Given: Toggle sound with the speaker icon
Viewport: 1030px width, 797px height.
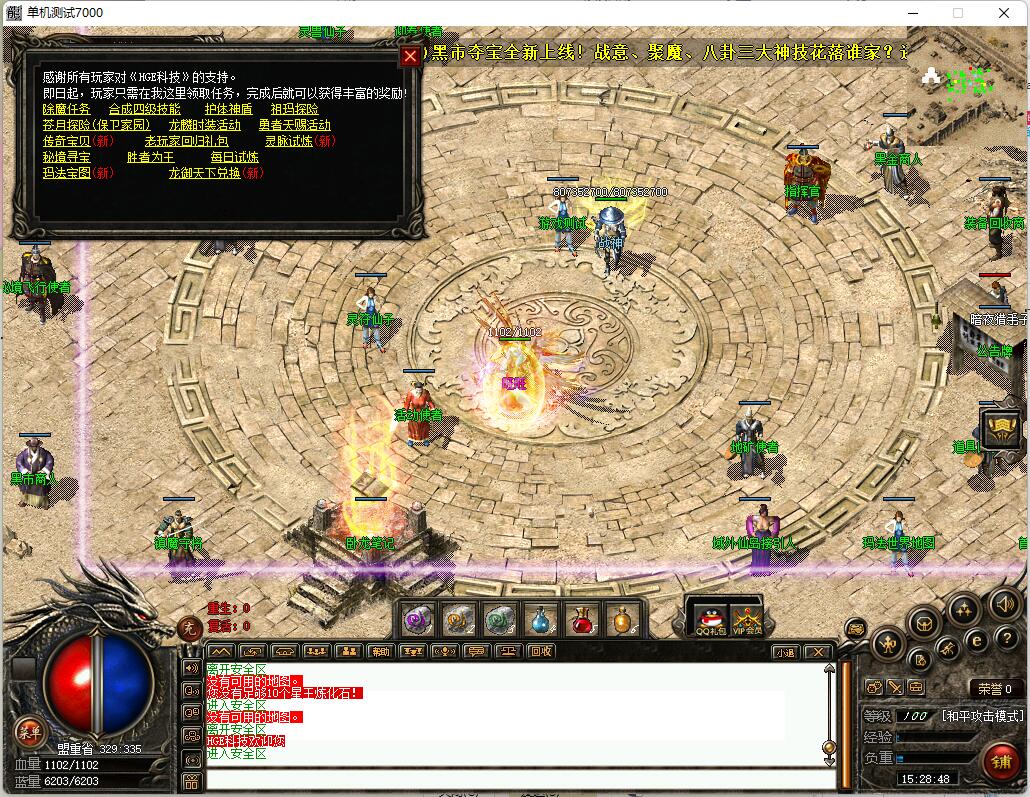Looking at the screenshot, I should (1004, 603).
